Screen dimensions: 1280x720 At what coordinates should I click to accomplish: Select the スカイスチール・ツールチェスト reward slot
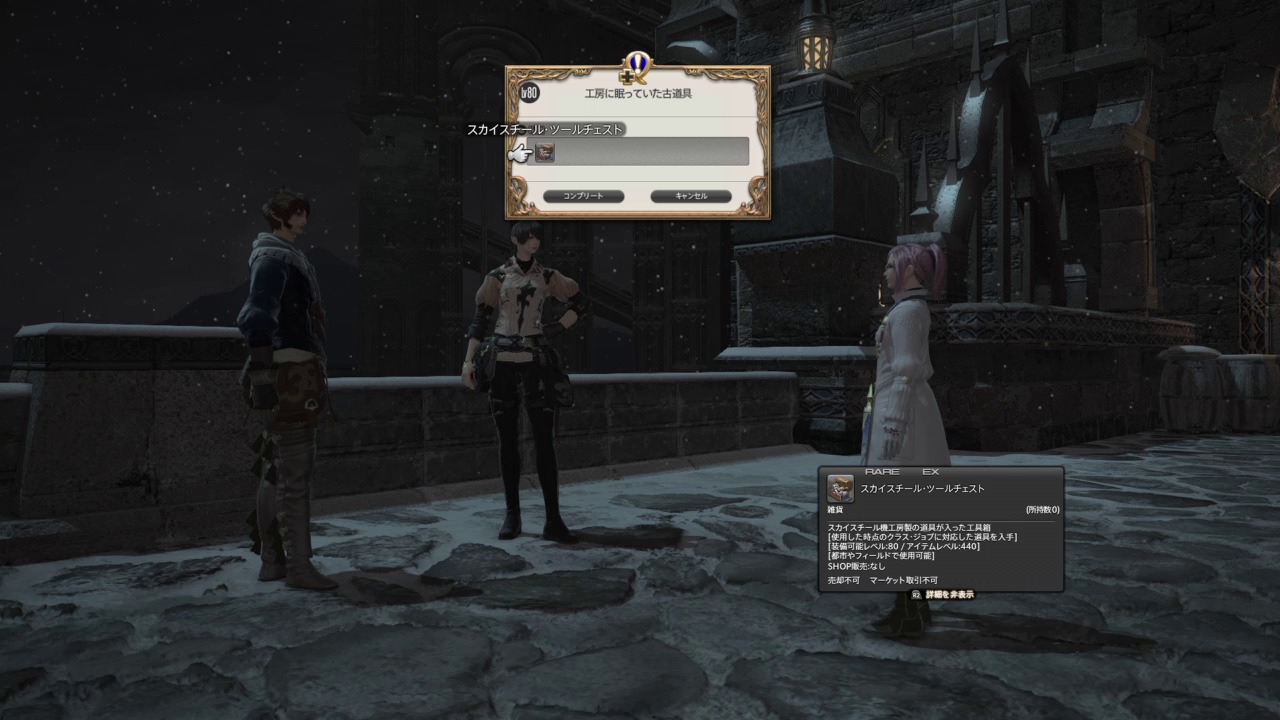tap(545, 152)
